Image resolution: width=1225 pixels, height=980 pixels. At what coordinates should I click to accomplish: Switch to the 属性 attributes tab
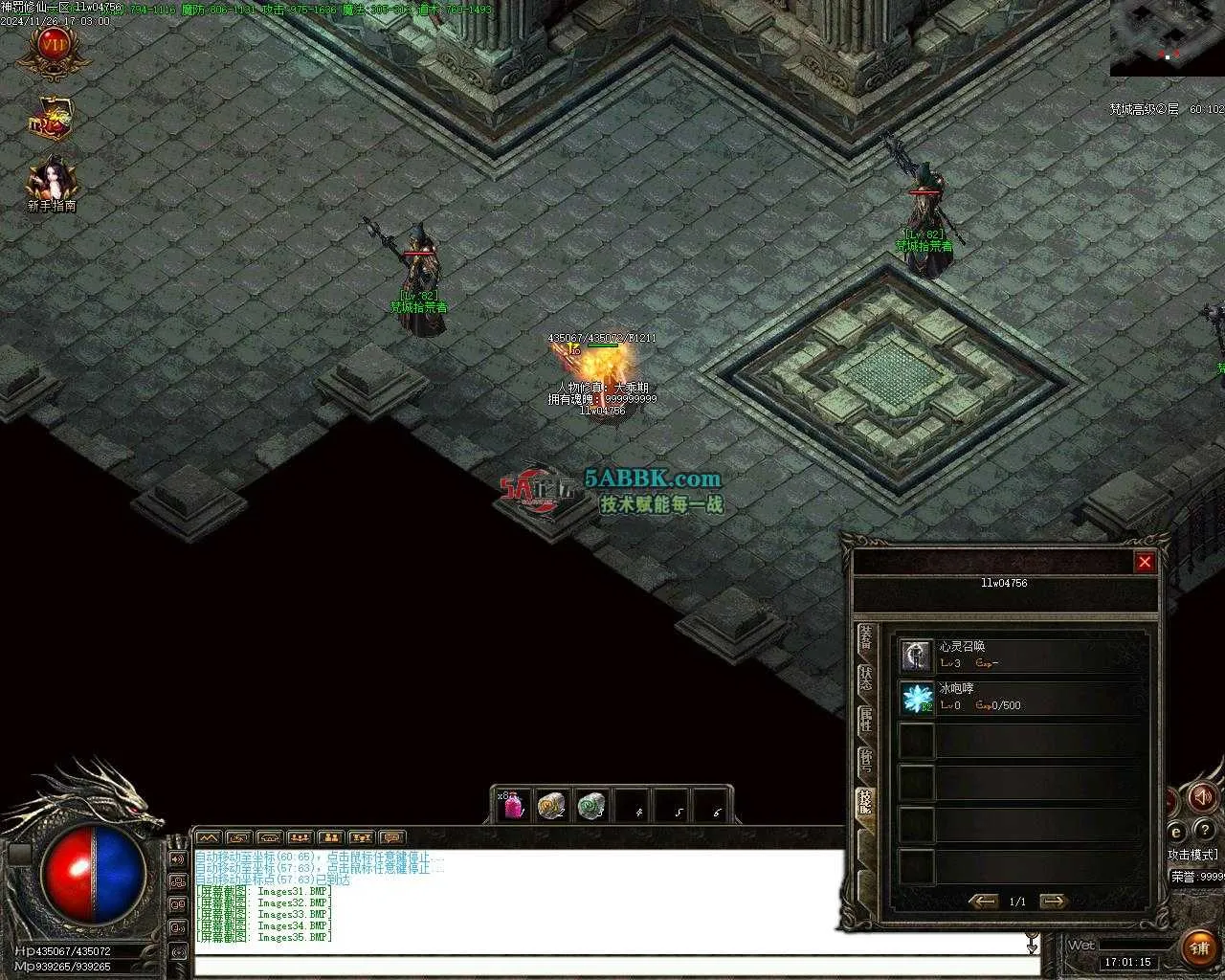[866, 720]
